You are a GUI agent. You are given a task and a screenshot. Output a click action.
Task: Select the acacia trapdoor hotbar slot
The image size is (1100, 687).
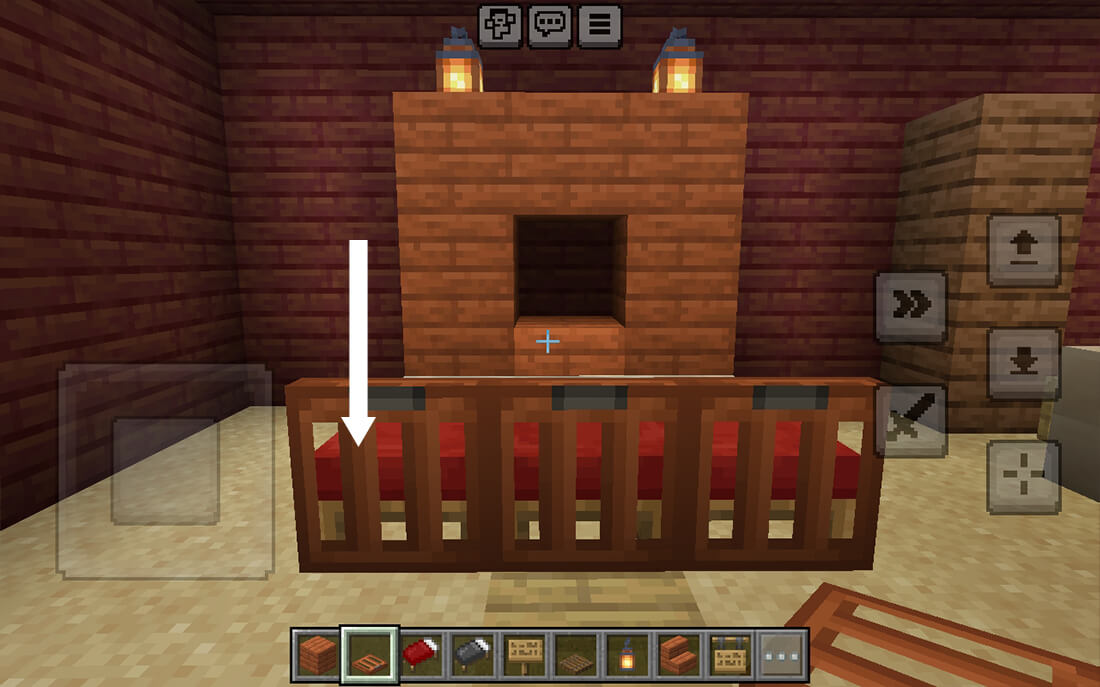coord(370,654)
